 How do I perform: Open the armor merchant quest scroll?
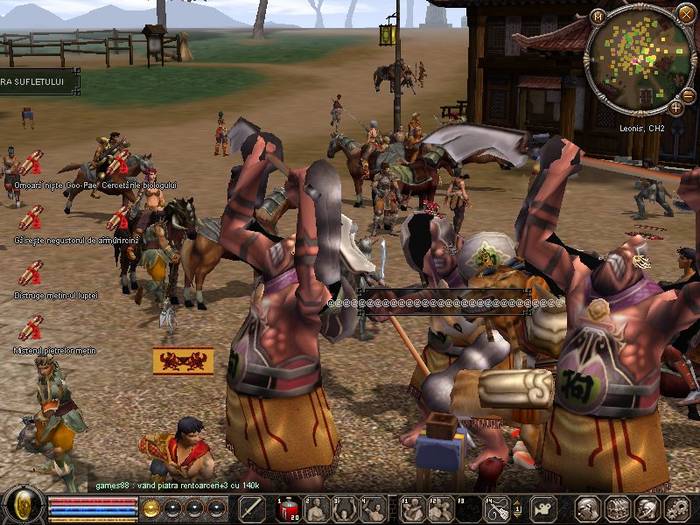31,218
